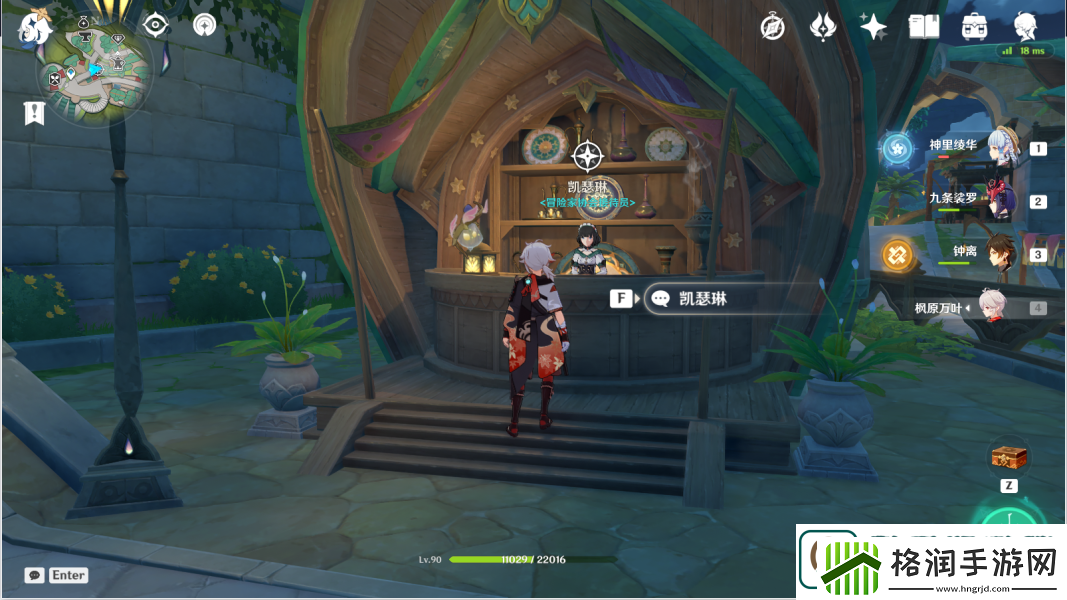
Task: Open the winged battle pass icon
Action: (x=823, y=27)
